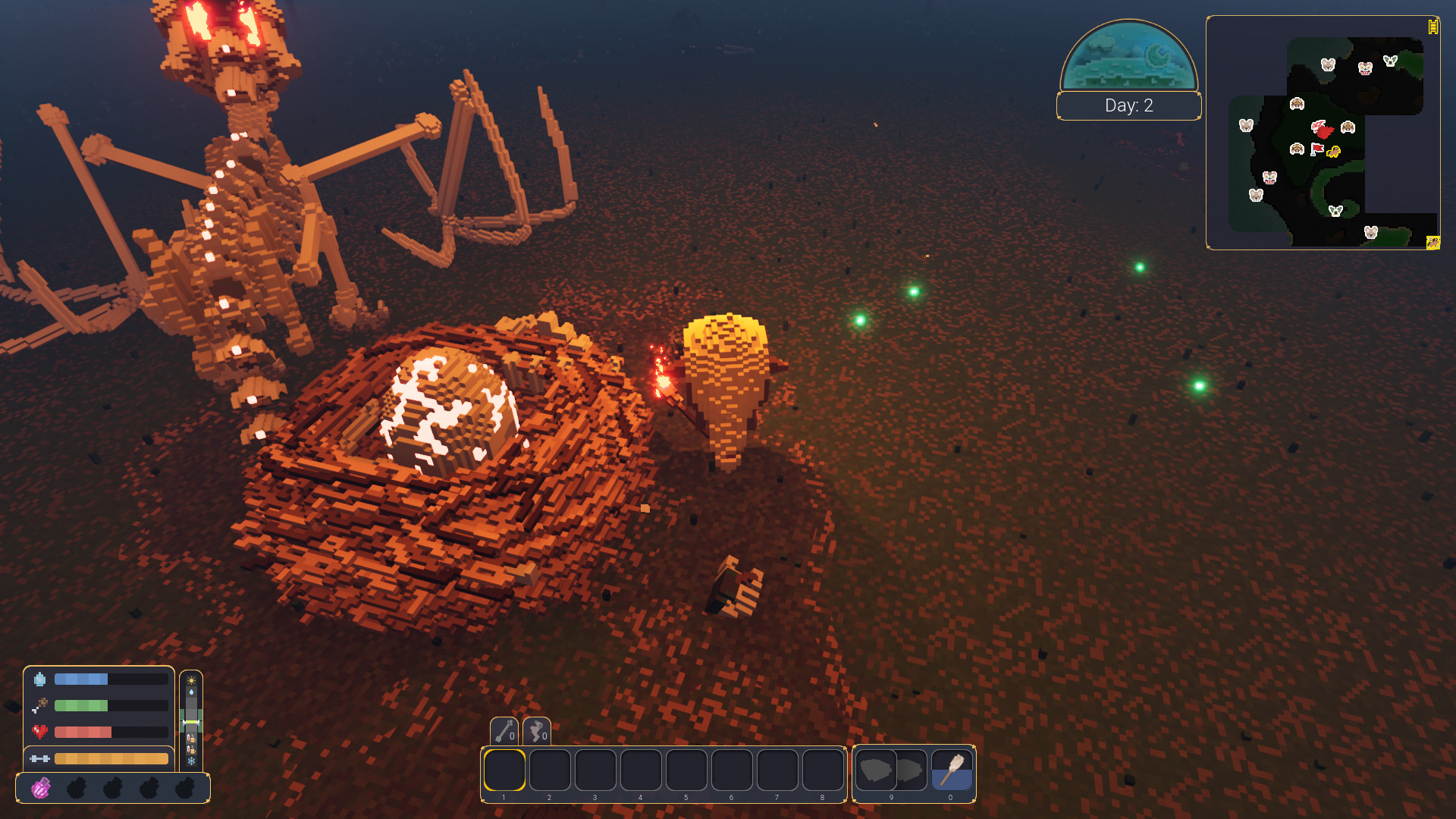Click the green temperature slider indicator

click(x=191, y=721)
